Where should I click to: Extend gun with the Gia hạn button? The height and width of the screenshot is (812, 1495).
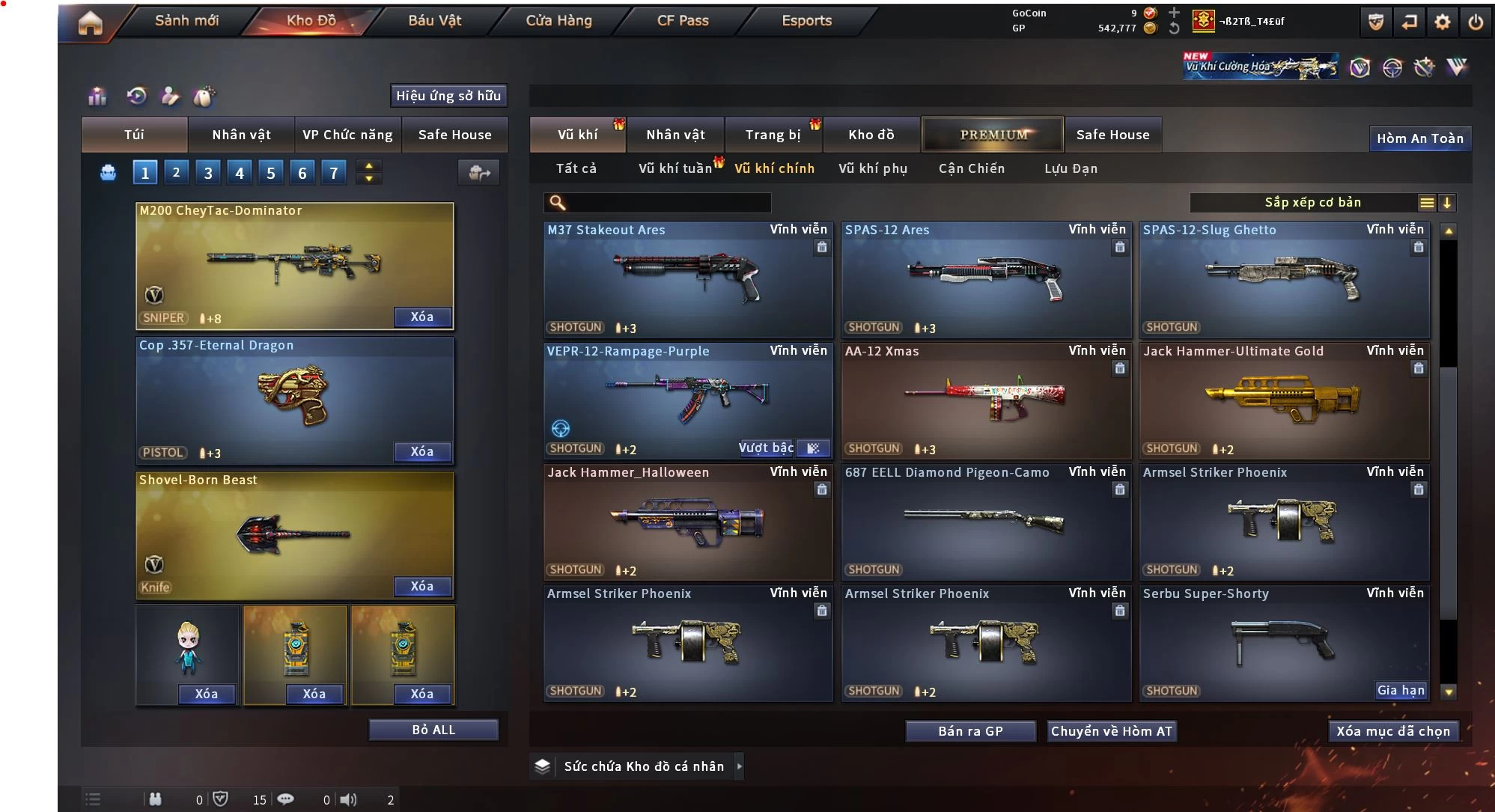tap(1400, 691)
